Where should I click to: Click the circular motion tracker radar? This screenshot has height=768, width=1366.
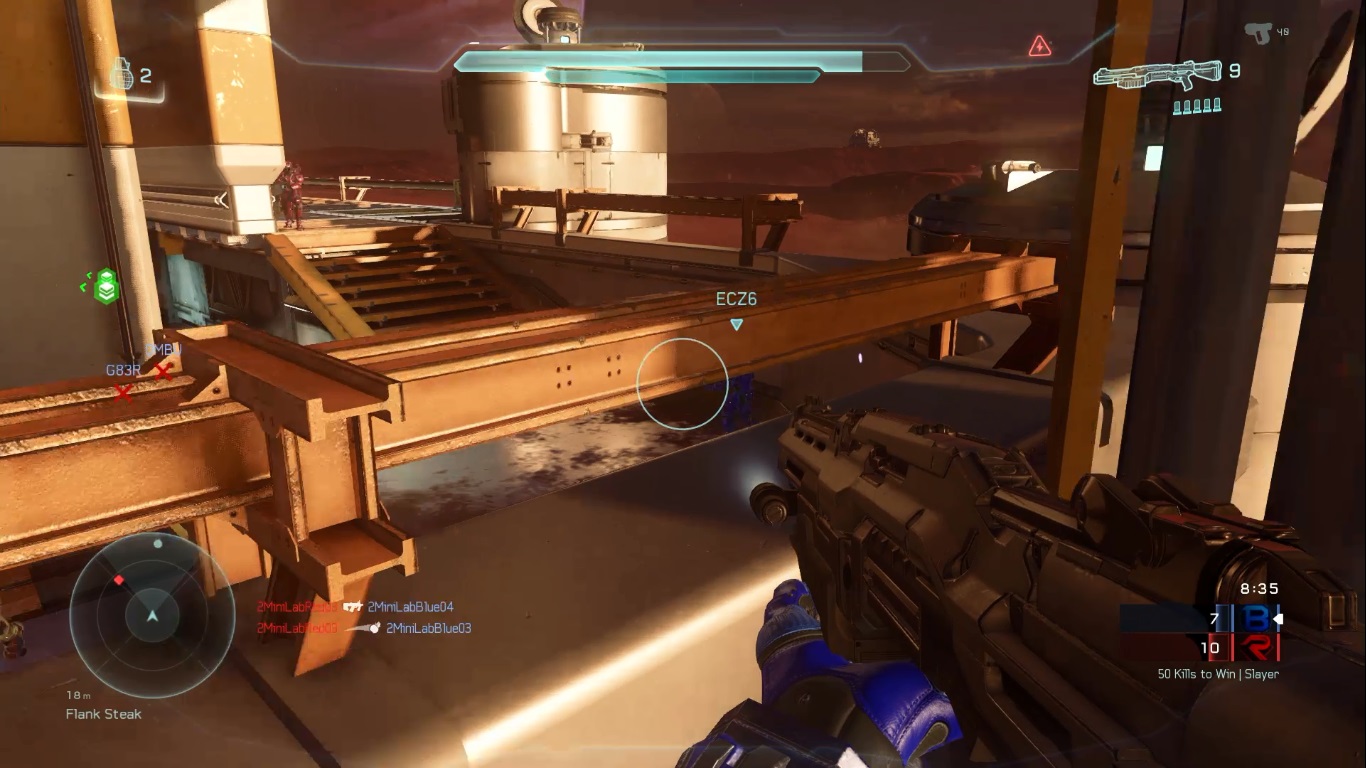152,614
